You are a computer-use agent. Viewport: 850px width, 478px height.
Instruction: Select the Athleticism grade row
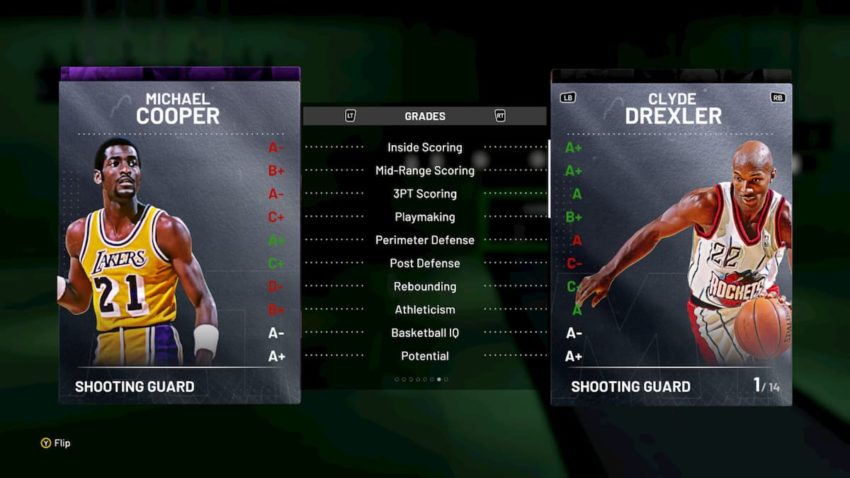425,310
